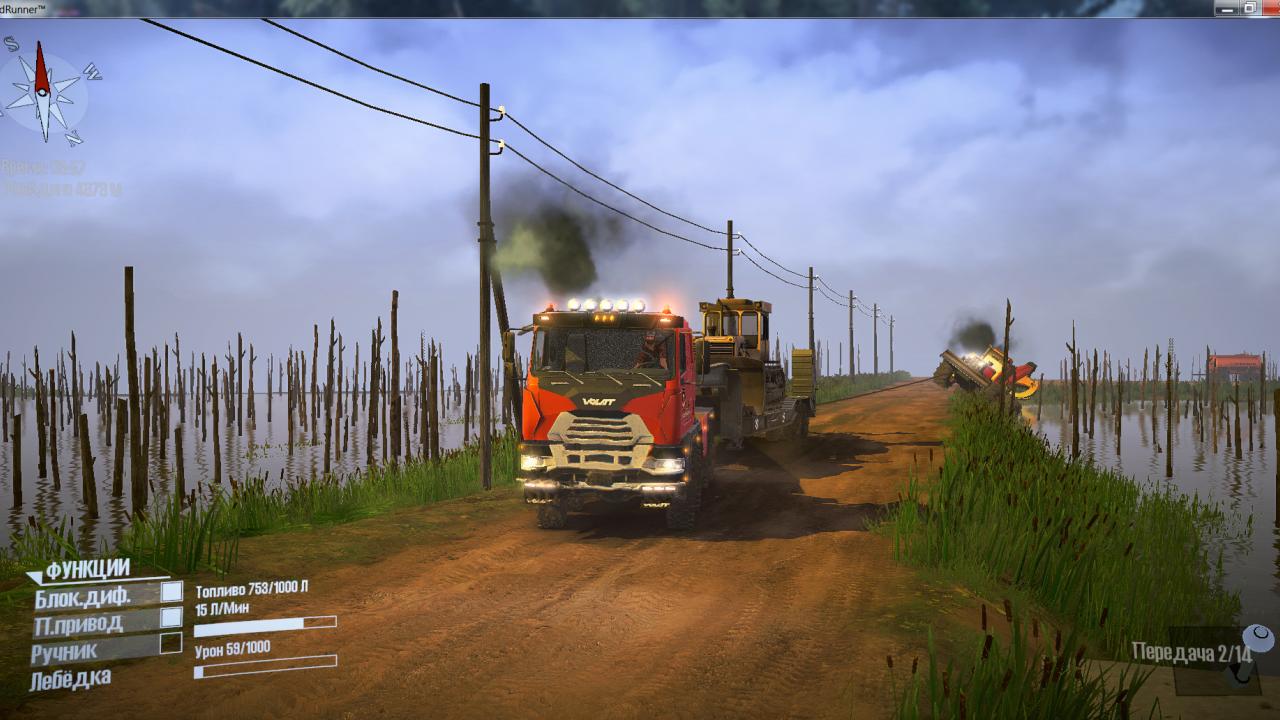
Task: Activate the Лебёдка winch function
Action: tap(70, 679)
